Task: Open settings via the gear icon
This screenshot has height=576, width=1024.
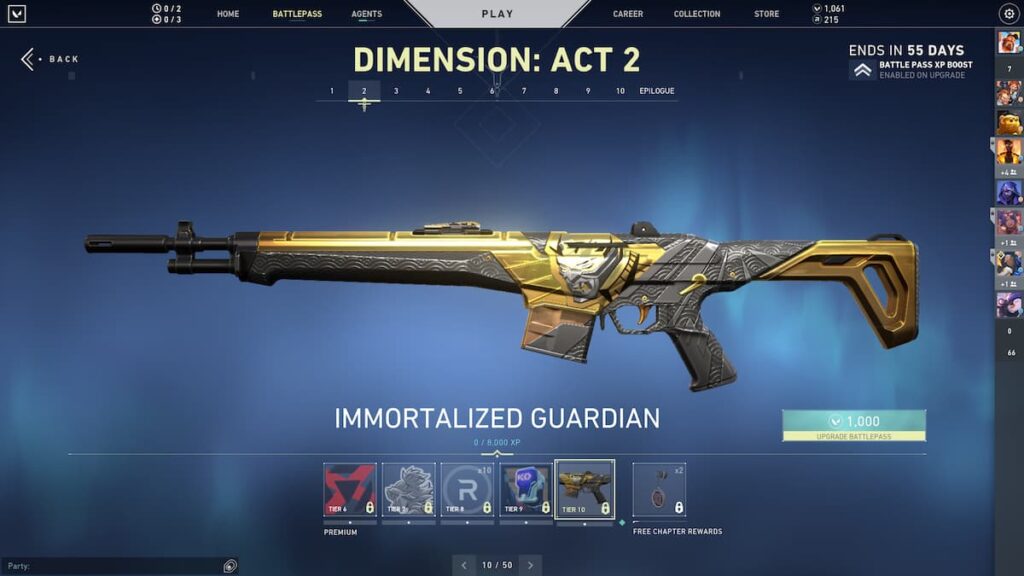Action: pos(1008,14)
